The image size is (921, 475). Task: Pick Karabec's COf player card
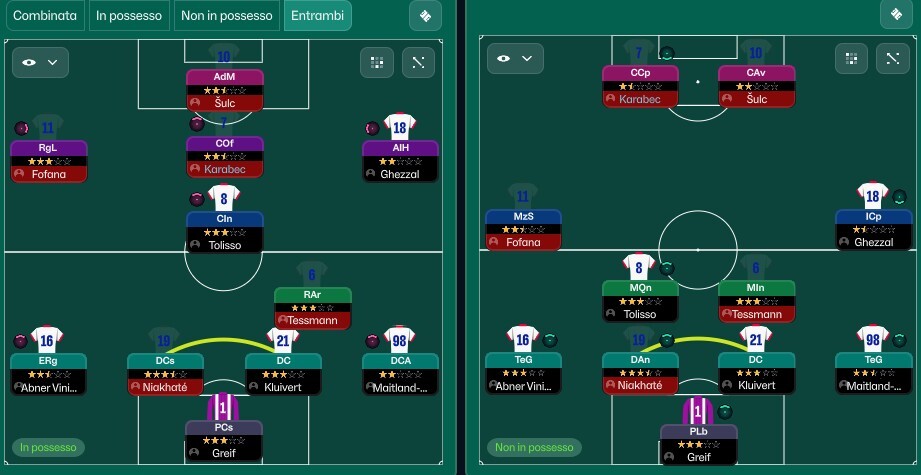[224, 157]
